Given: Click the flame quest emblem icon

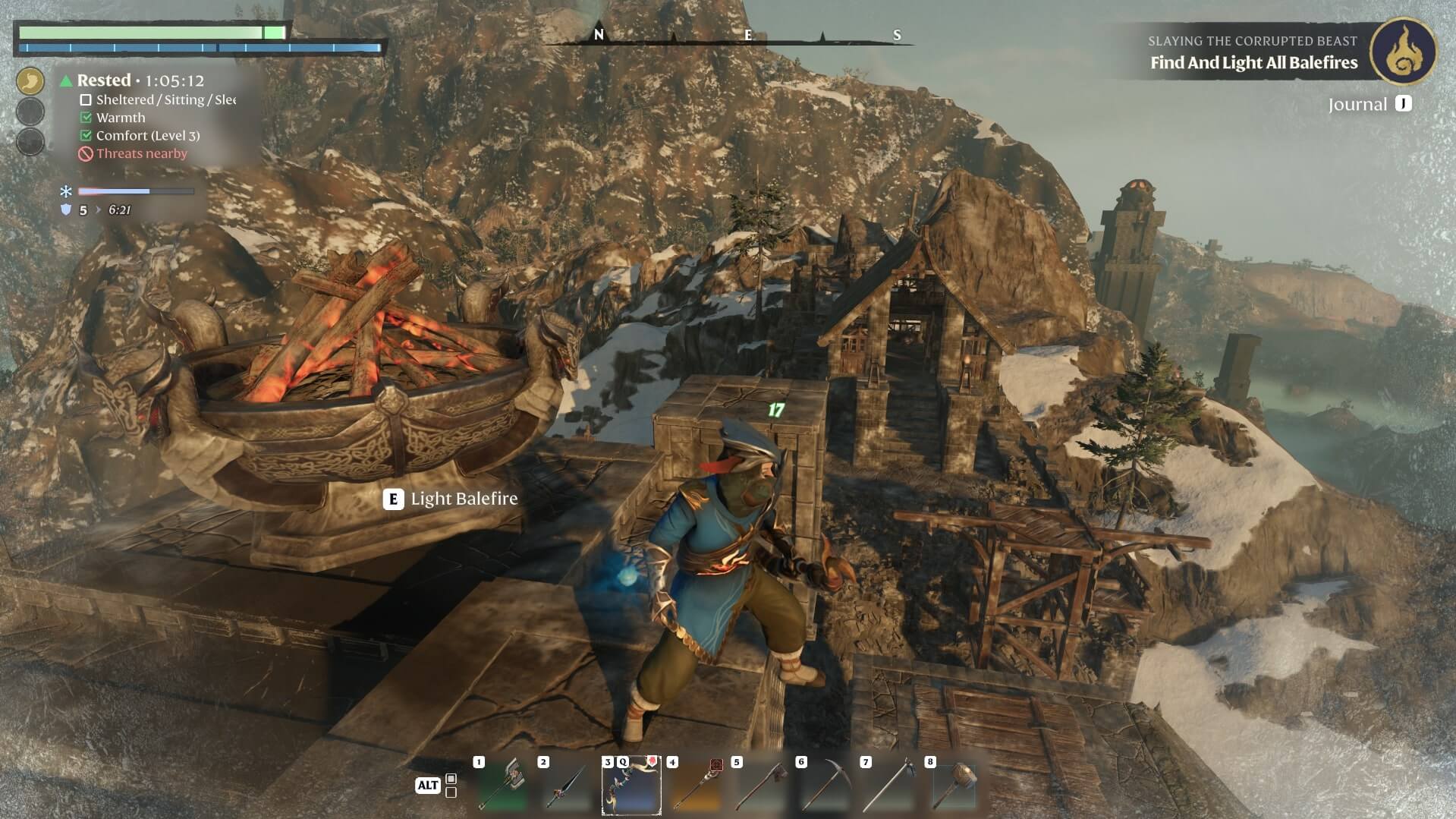Looking at the screenshot, I should pos(1403,51).
